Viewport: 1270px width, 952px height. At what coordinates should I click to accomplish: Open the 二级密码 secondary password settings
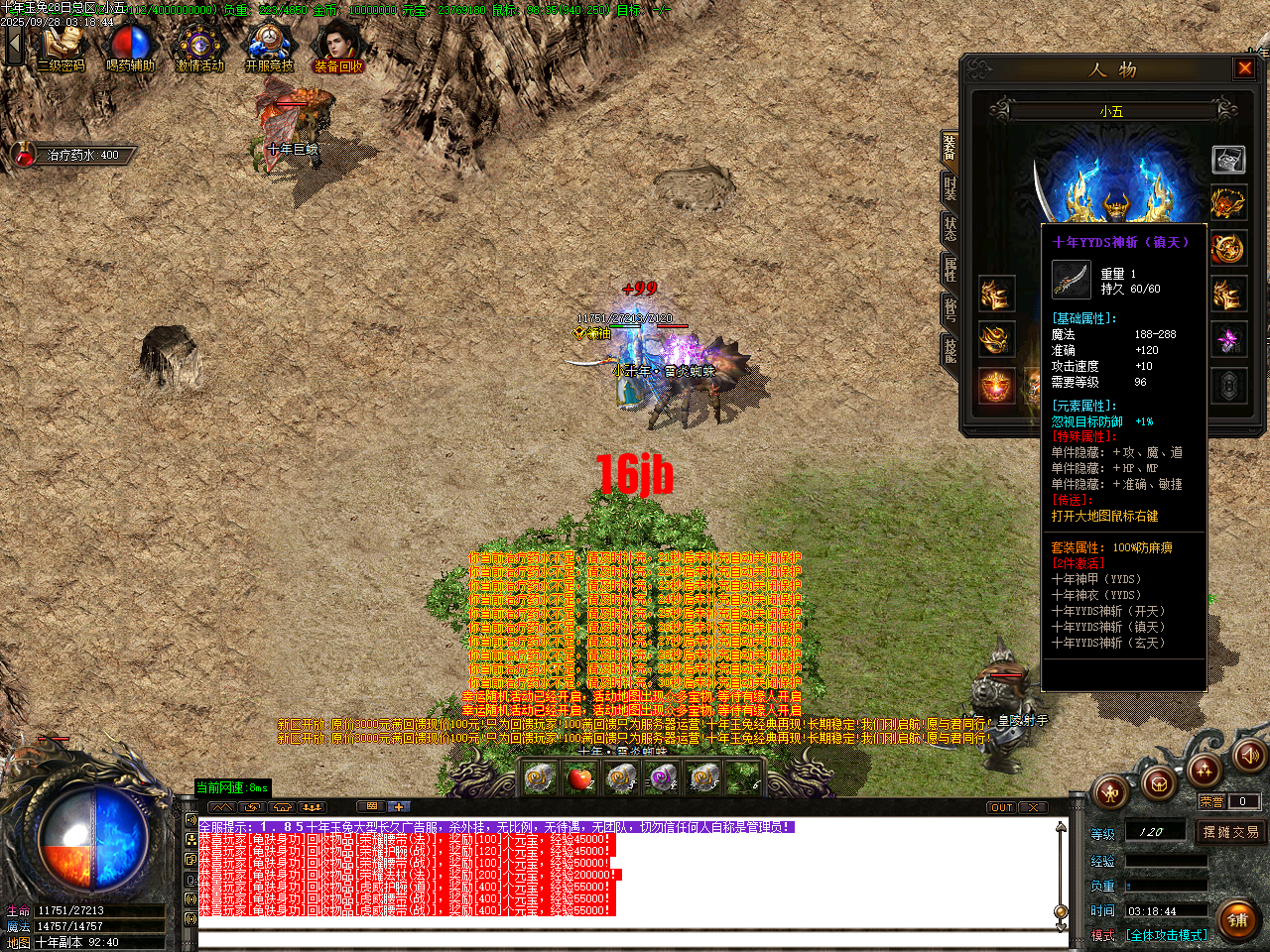62,45
